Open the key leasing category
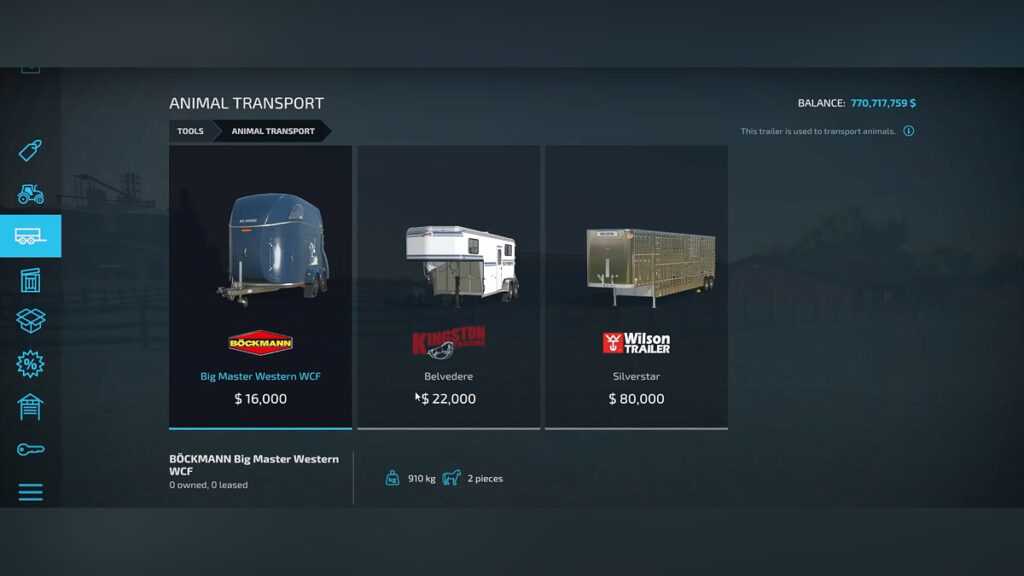The height and width of the screenshot is (576, 1024). tap(30, 449)
